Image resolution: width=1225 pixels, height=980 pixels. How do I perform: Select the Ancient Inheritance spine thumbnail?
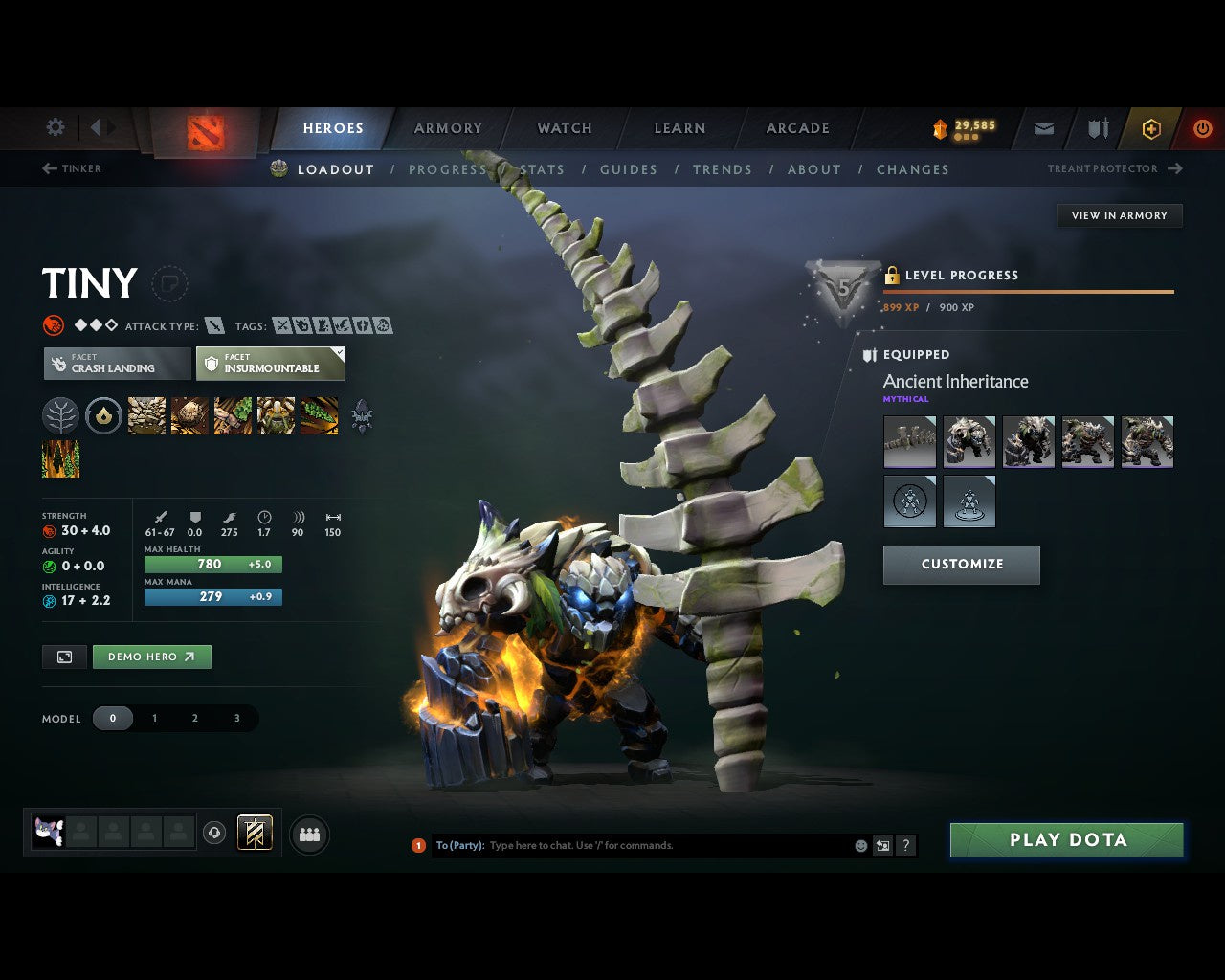909,441
